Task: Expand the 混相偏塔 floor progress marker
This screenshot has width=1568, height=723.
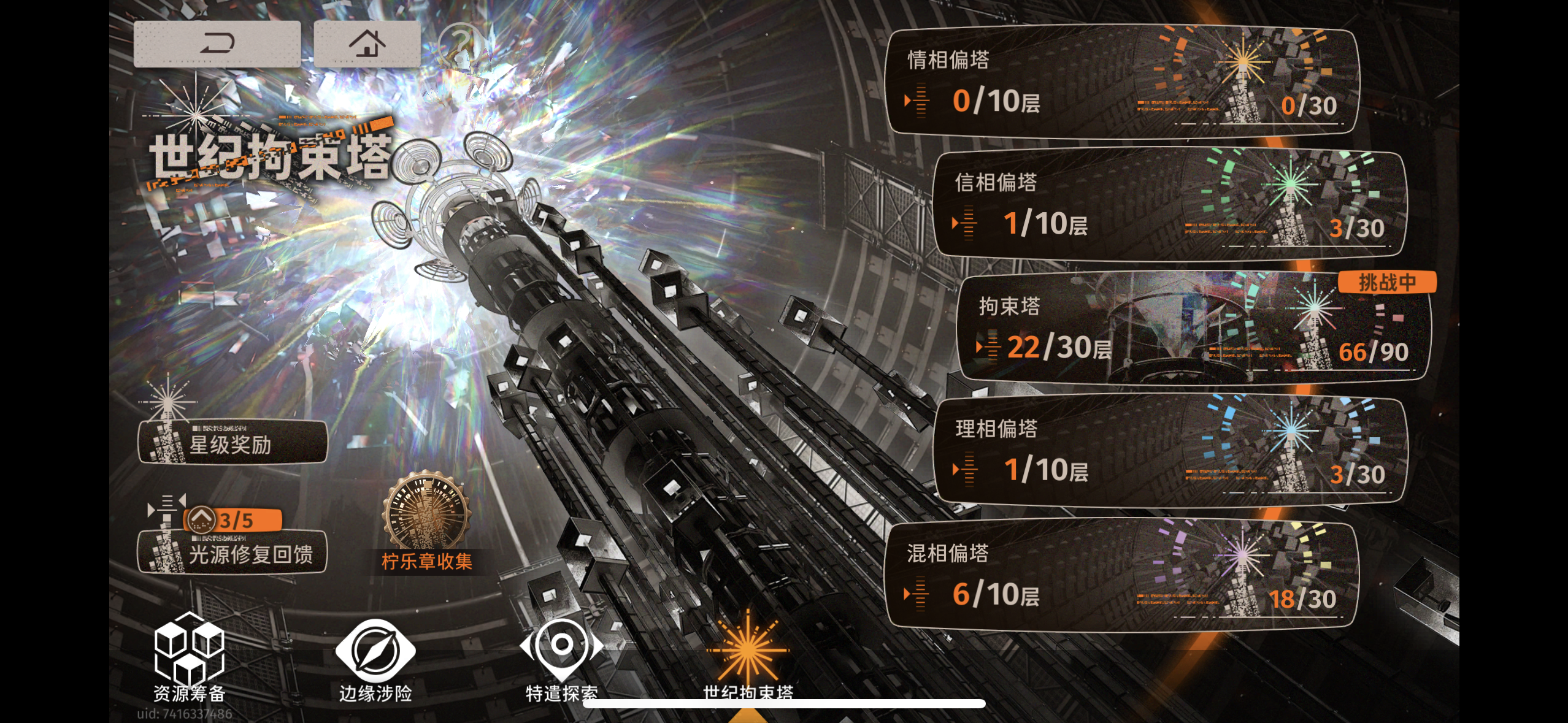Action: pos(913,593)
